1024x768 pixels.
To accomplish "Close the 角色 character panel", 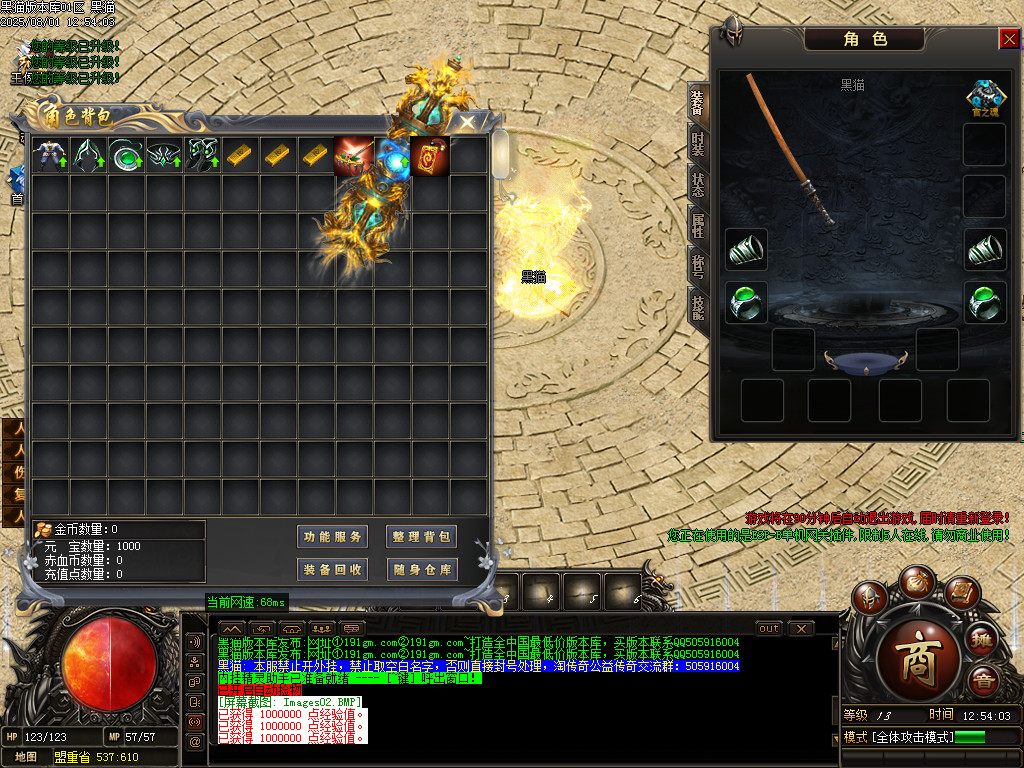I will [x=1009, y=39].
